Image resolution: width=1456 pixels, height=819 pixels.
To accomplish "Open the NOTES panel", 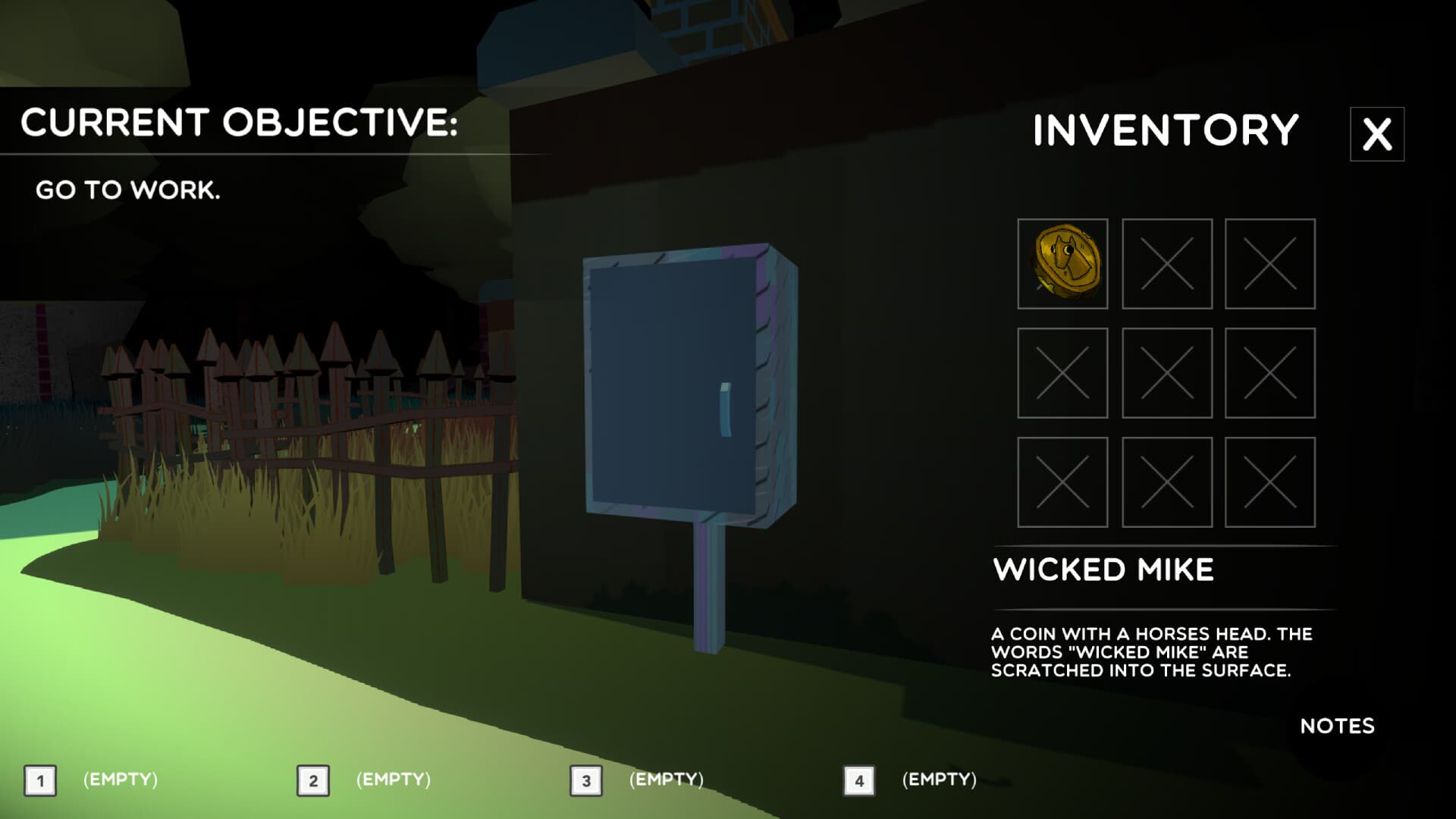I will [1338, 726].
